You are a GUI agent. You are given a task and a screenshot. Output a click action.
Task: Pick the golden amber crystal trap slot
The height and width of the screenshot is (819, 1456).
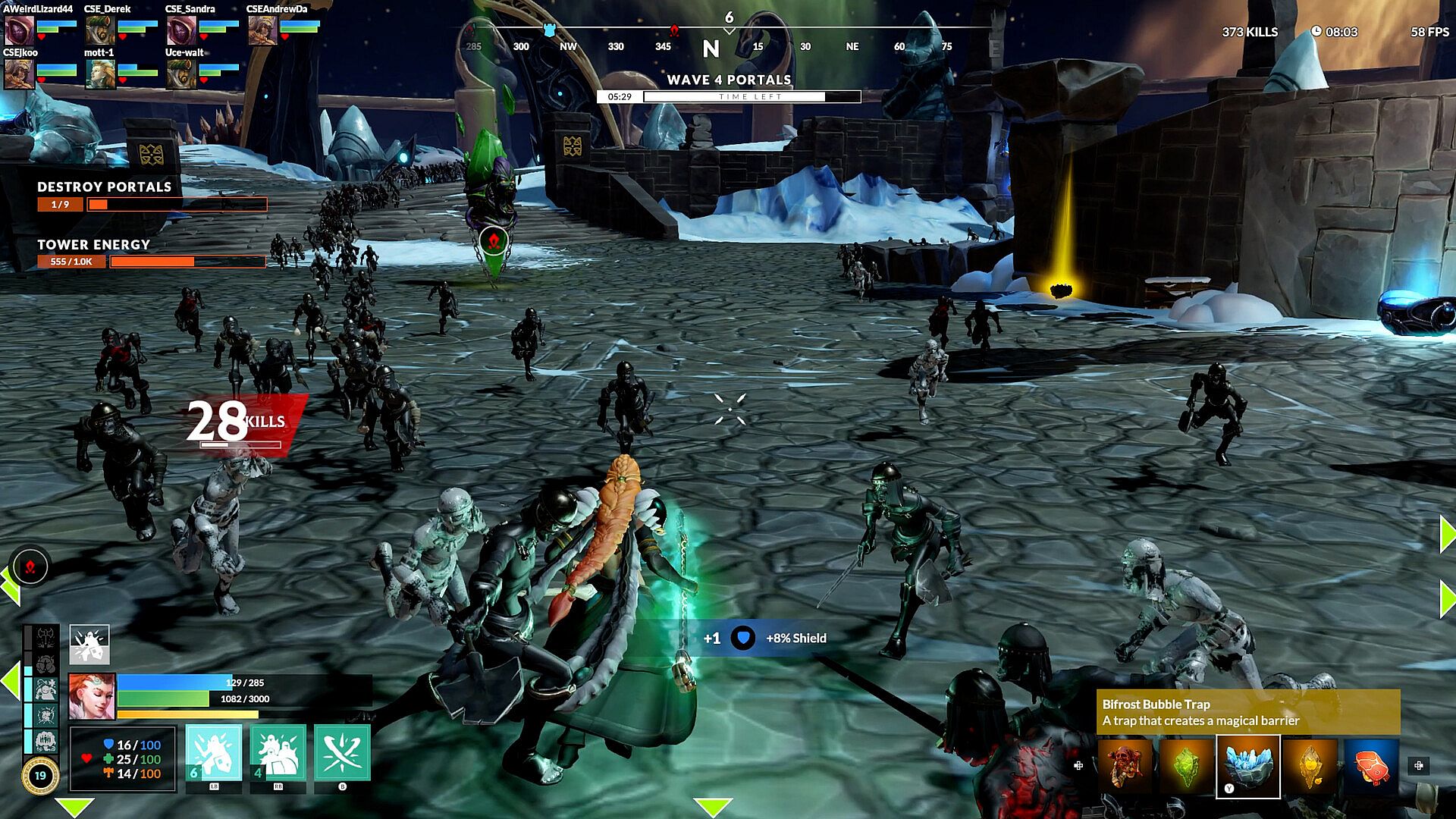1310,764
